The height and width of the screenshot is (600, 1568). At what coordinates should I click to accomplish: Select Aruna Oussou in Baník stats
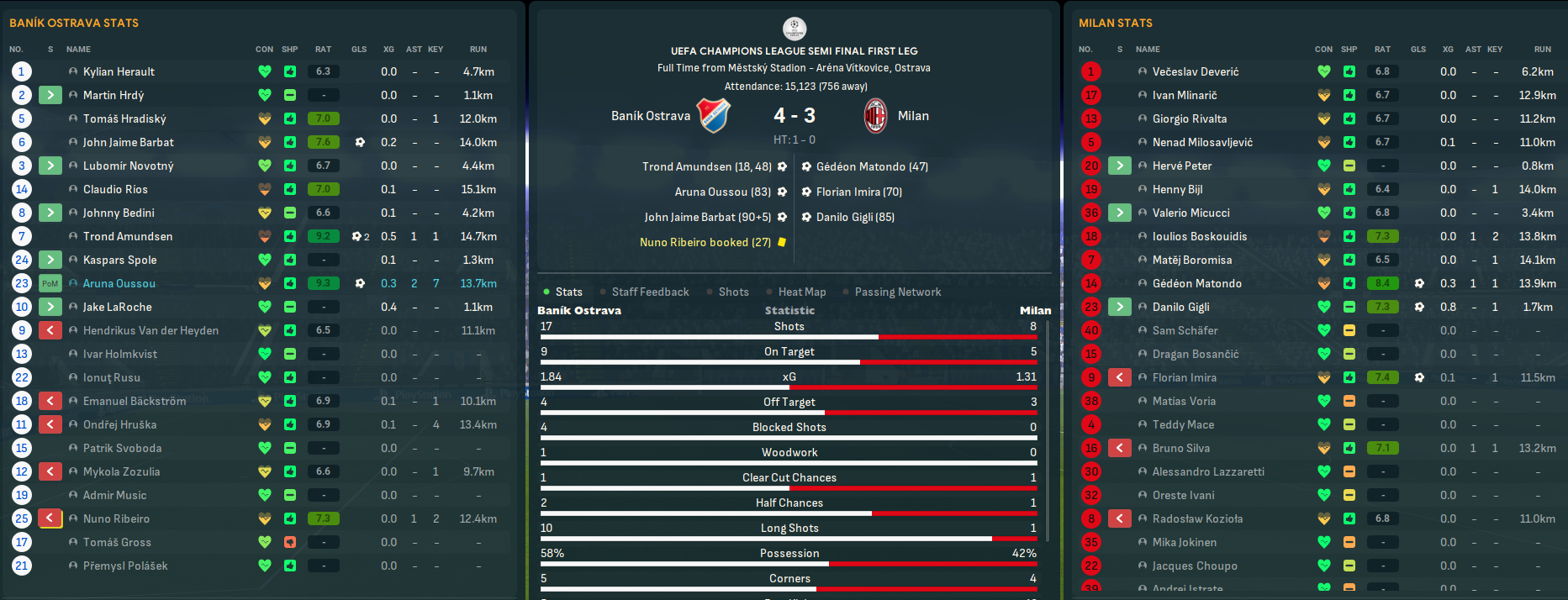(x=119, y=283)
